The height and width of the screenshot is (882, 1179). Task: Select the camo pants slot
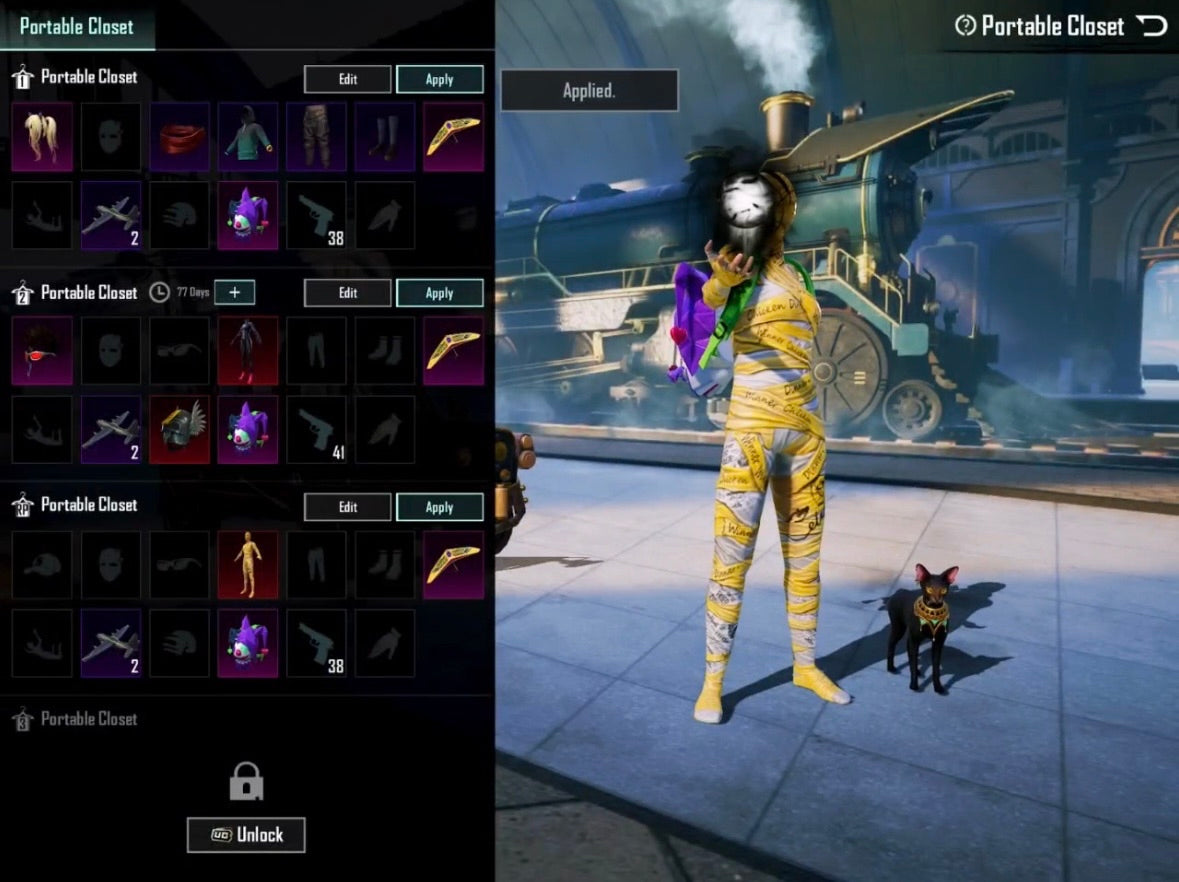(317, 136)
